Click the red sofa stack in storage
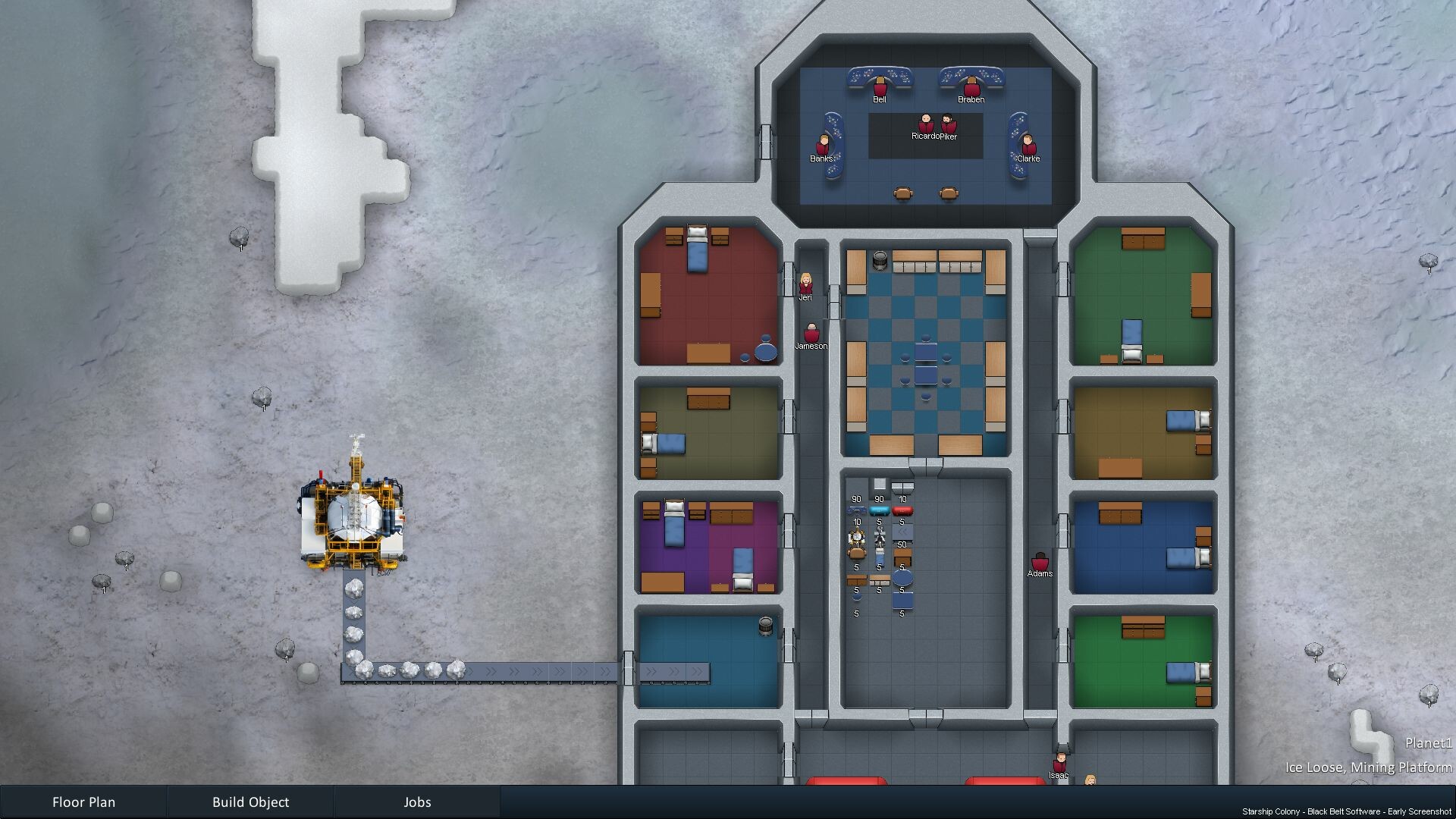Screen dimensions: 1456x819 tap(903, 510)
